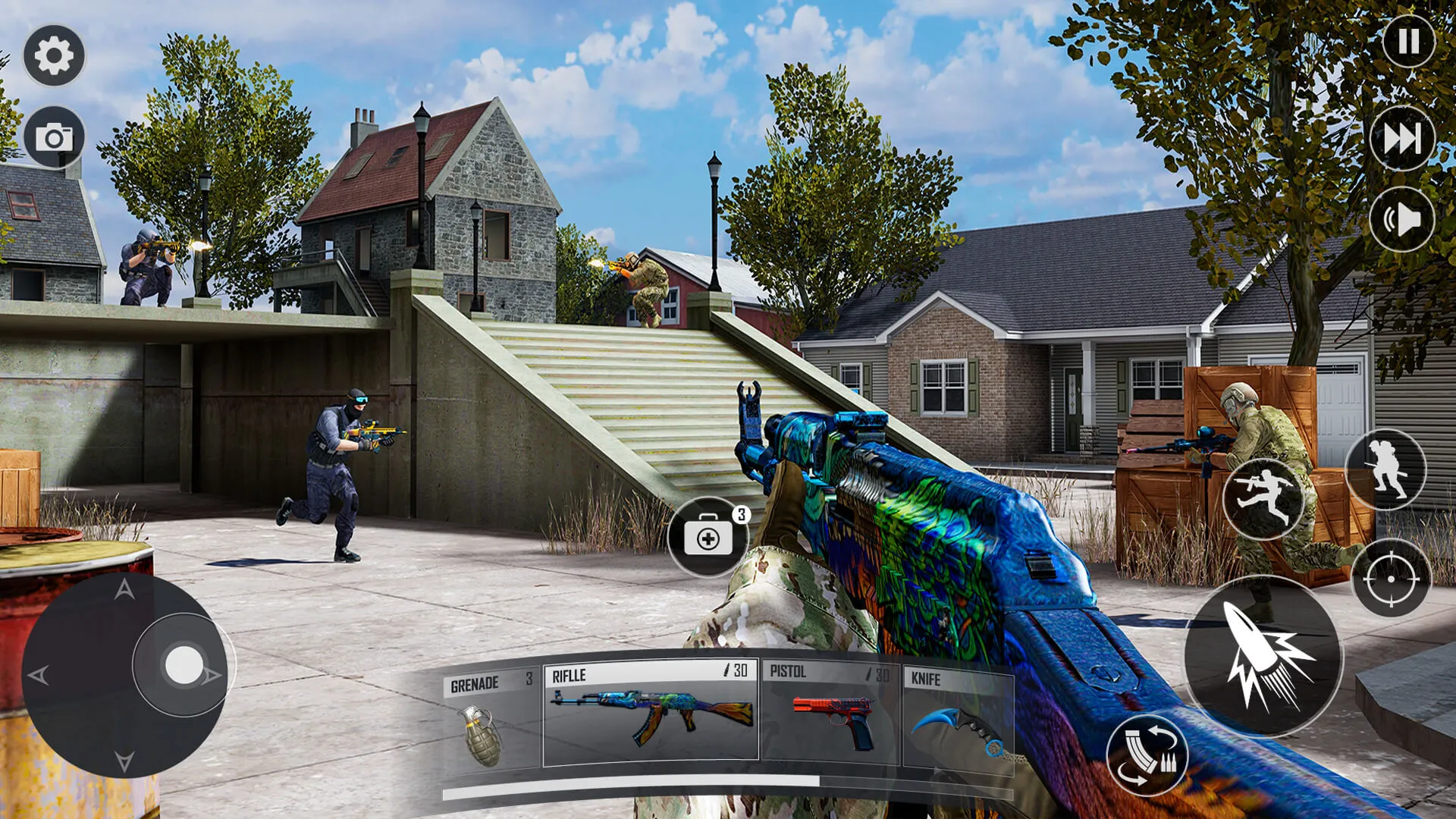Fire weapon with the bullet button

point(1263,656)
